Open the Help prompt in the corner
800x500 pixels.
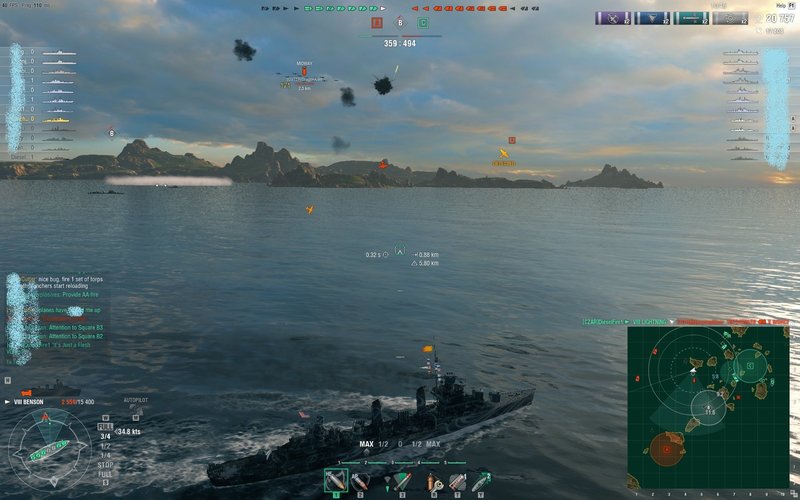pyautogui.click(x=781, y=5)
